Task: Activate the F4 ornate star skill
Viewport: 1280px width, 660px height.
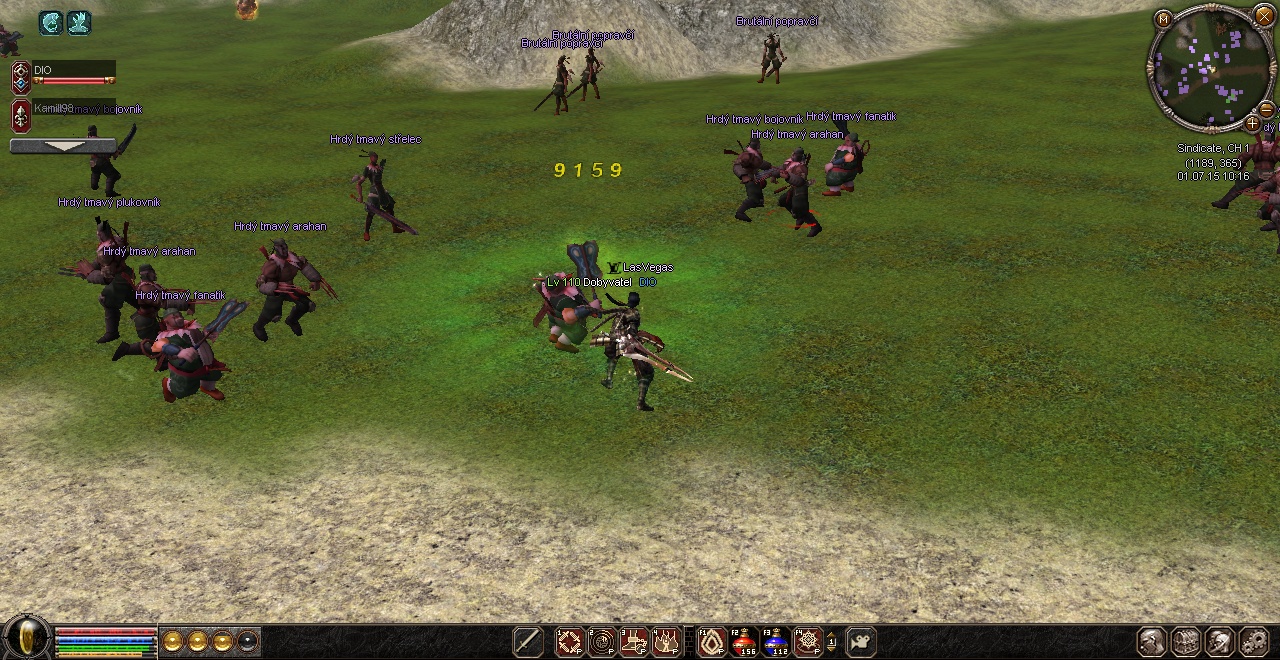Action: pyautogui.click(x=807, y=641)
